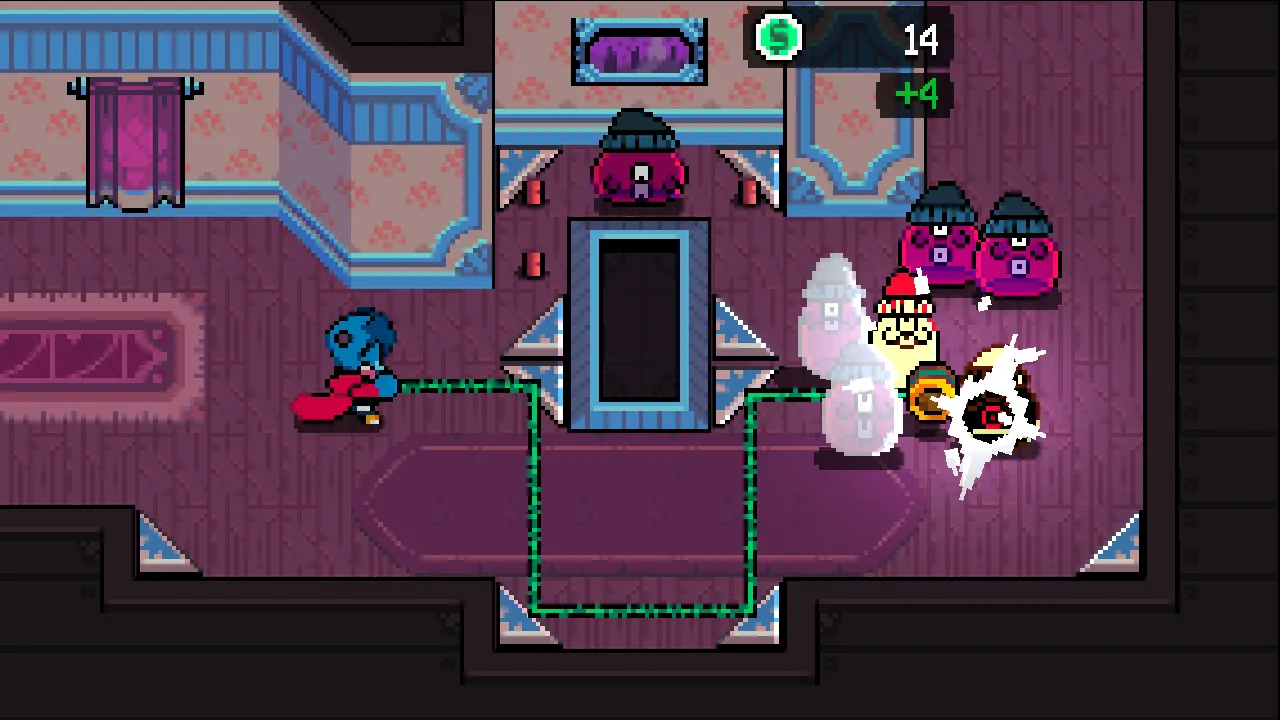The height and width of the screenshot is (720, 1280).
Task: Click the green dollar coin icon
Action: 778,38
